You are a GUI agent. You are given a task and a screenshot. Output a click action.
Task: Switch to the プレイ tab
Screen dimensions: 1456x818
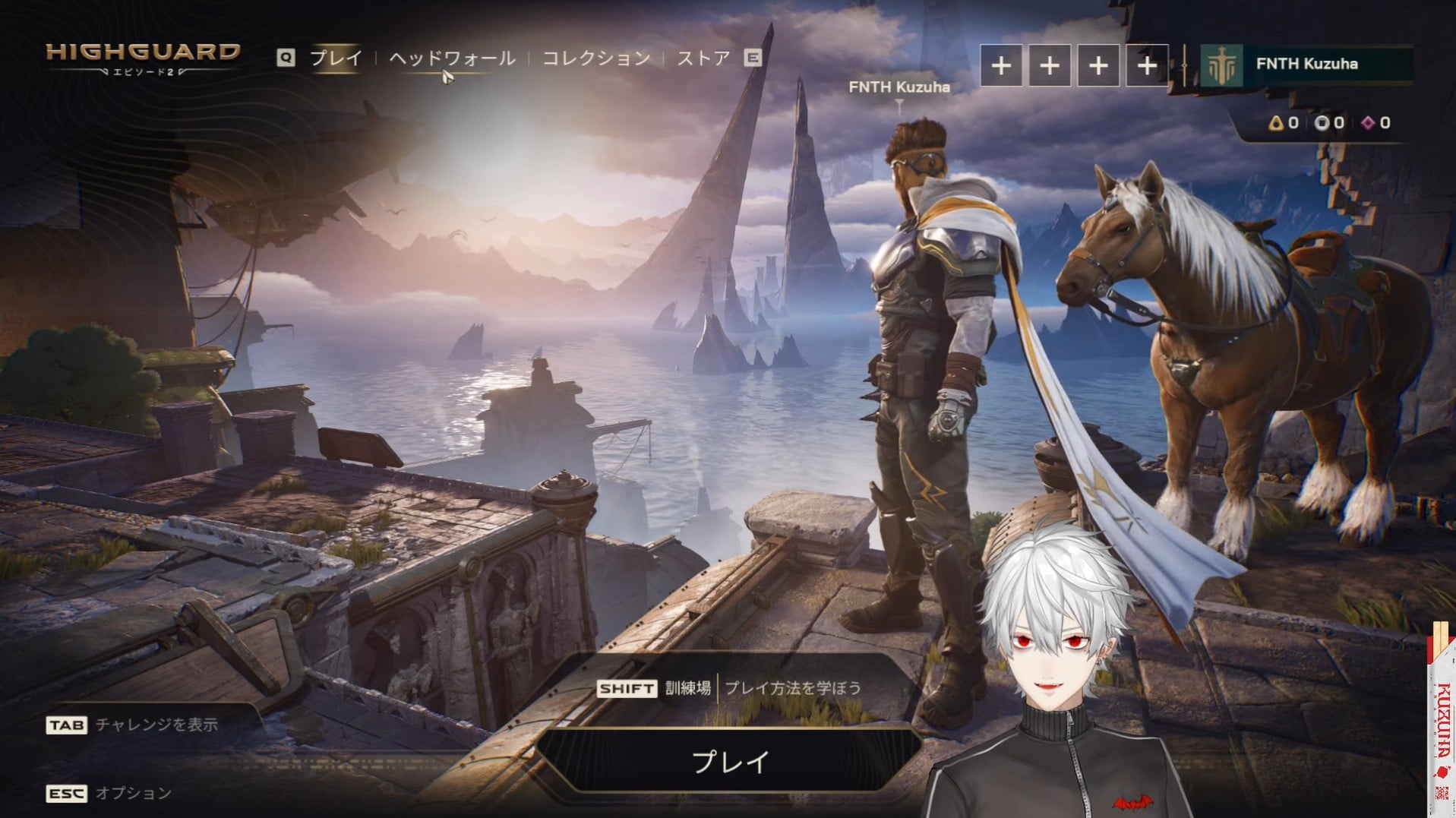coord(336,58)
